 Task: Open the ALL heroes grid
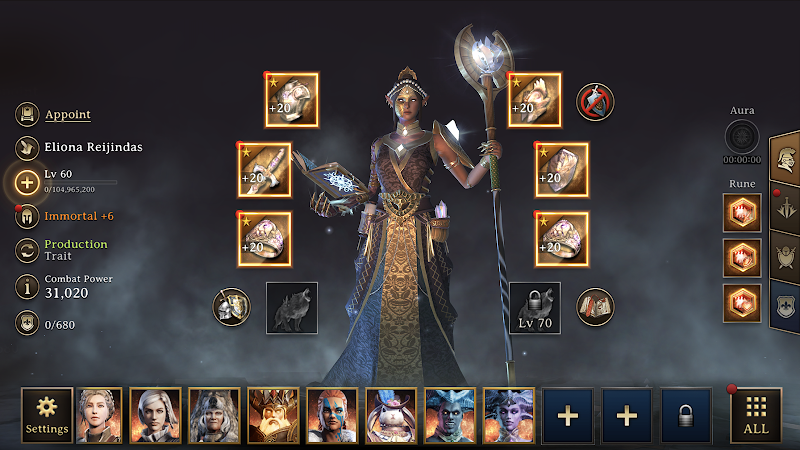[x=756, y=415]
